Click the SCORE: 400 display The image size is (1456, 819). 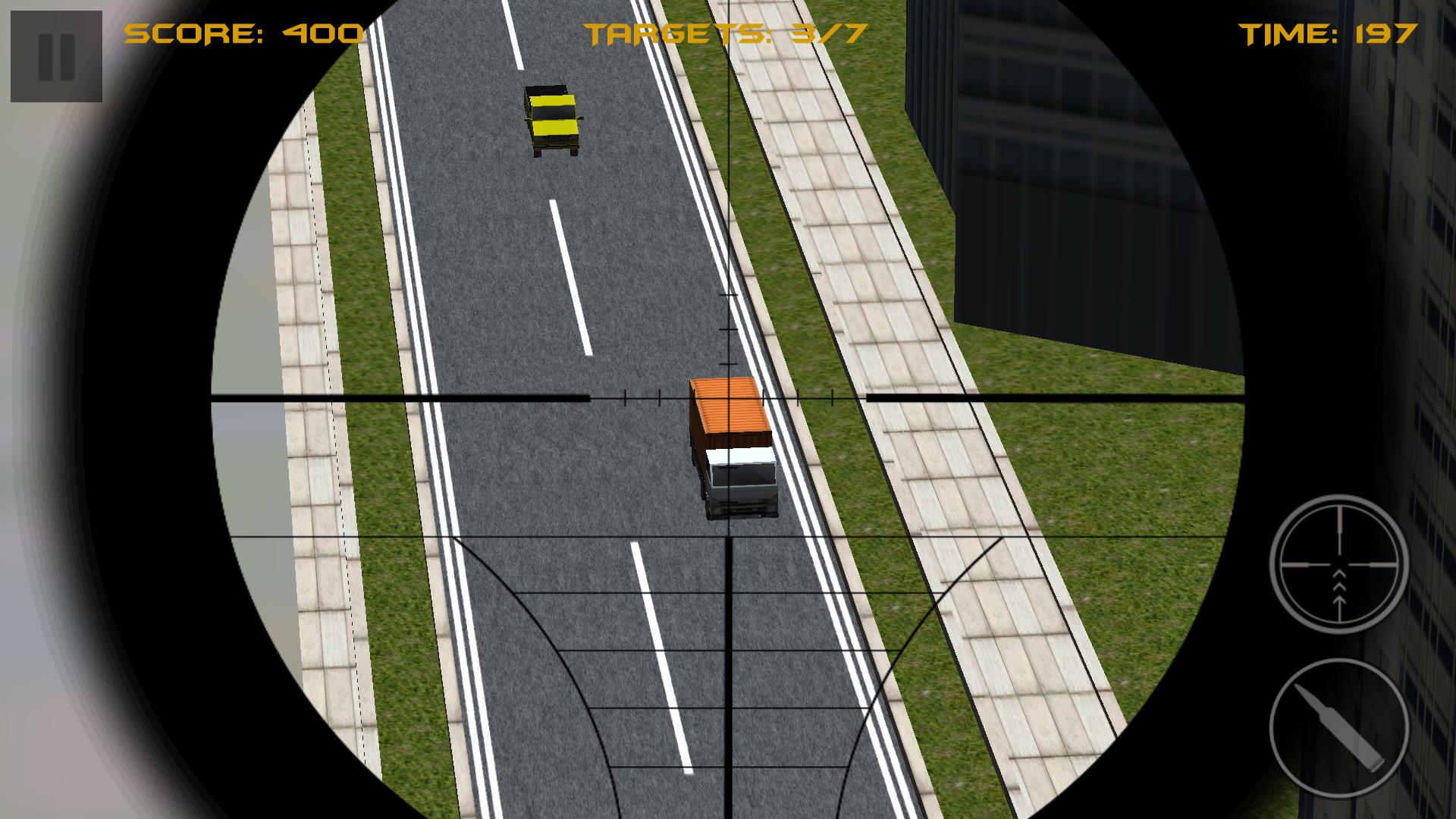[x=243, y=34]
